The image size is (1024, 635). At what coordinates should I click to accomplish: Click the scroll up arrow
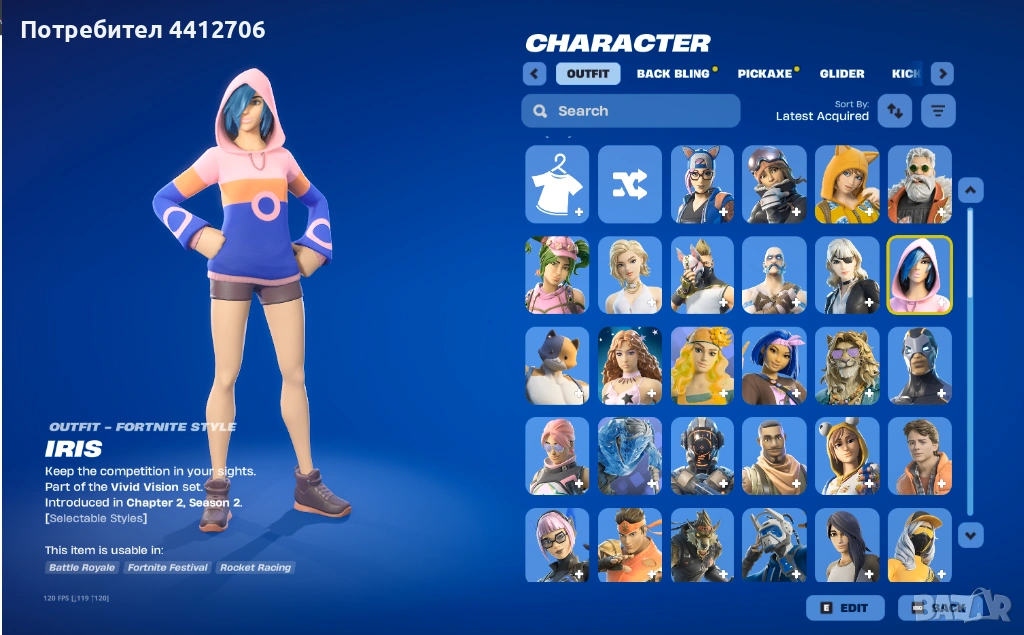(x=971, y=190)
